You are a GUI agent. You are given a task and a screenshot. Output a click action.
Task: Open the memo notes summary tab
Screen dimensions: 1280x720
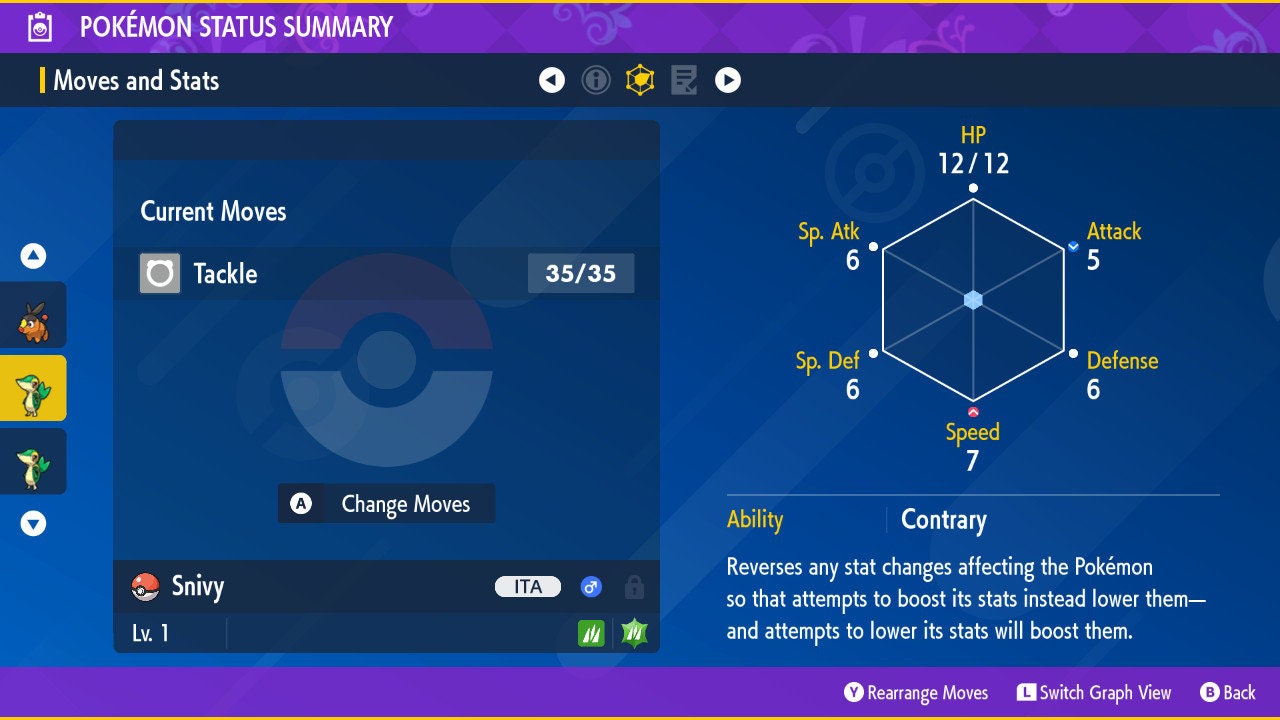coord(684,80)
